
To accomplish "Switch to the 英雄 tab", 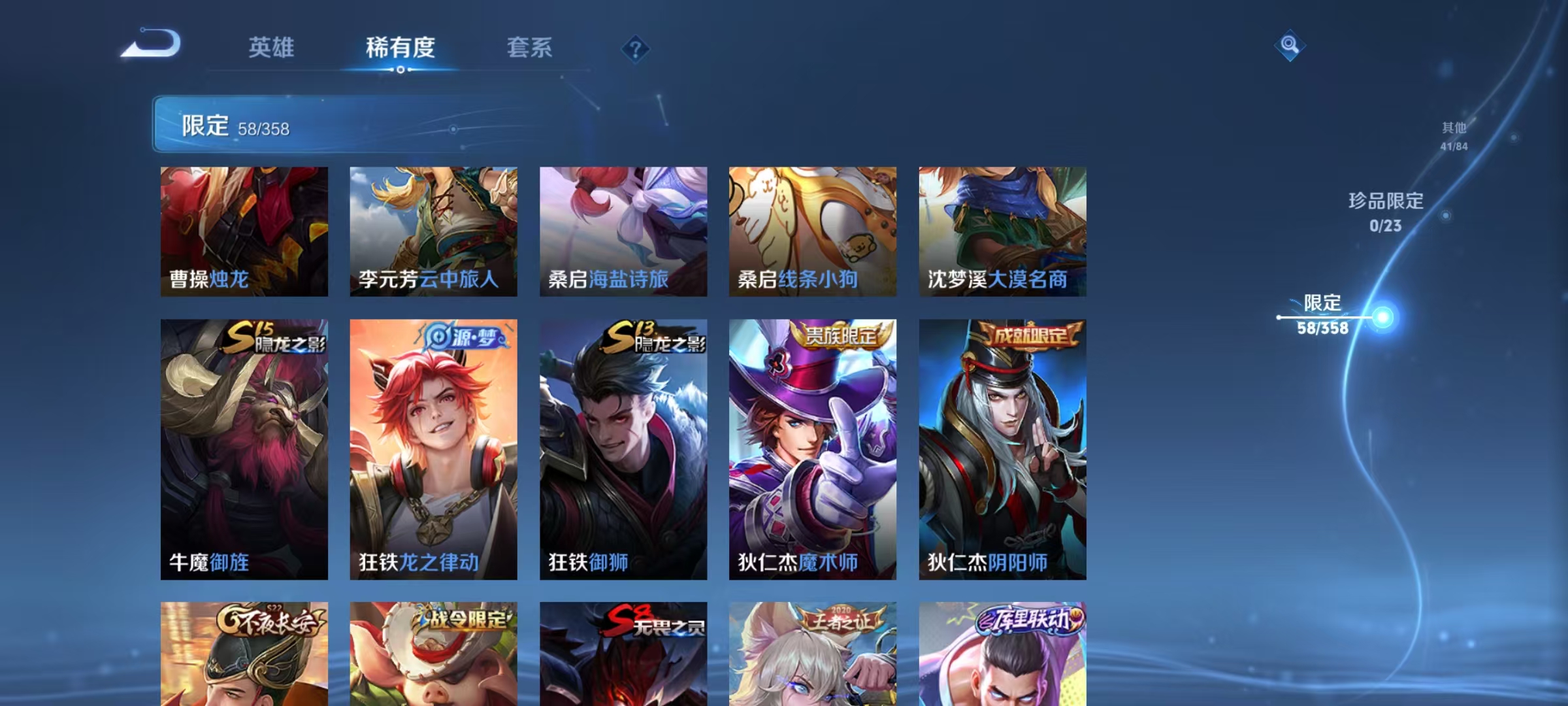I will click(x=272, y=48).
